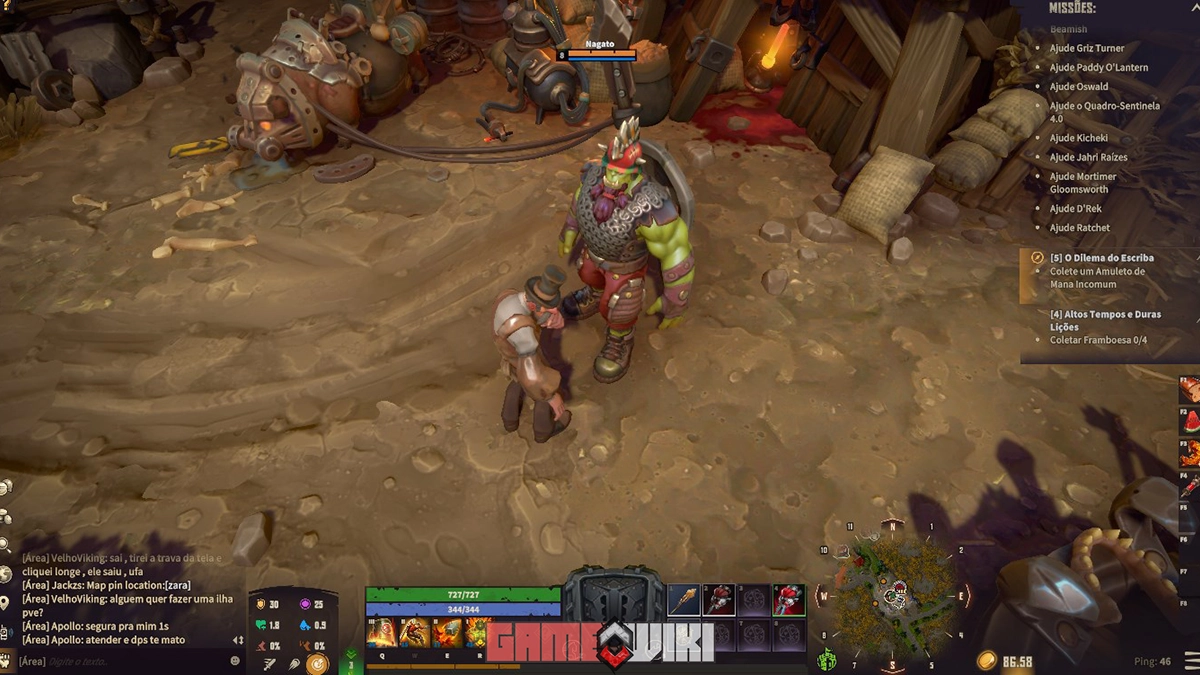Open the hamburger menu beside Ping

tap(1187, 661)
